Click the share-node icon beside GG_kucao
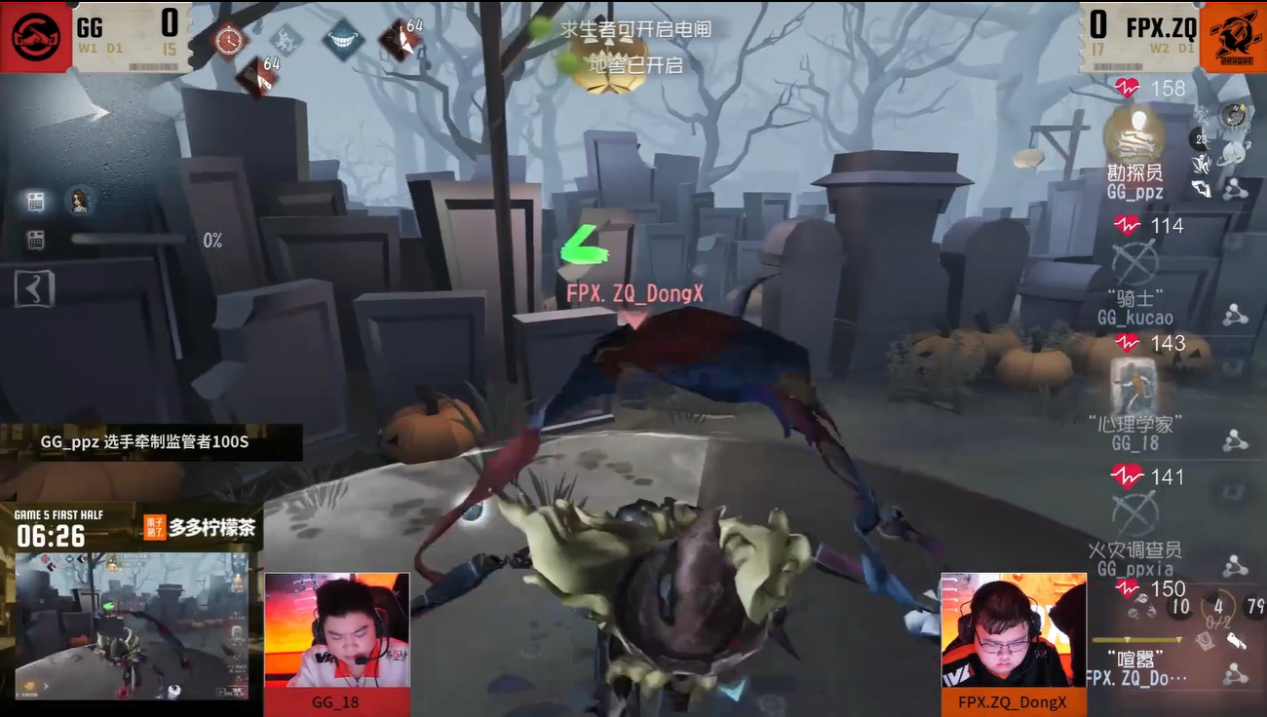1267x717 pixels. tap(1235, 317)
